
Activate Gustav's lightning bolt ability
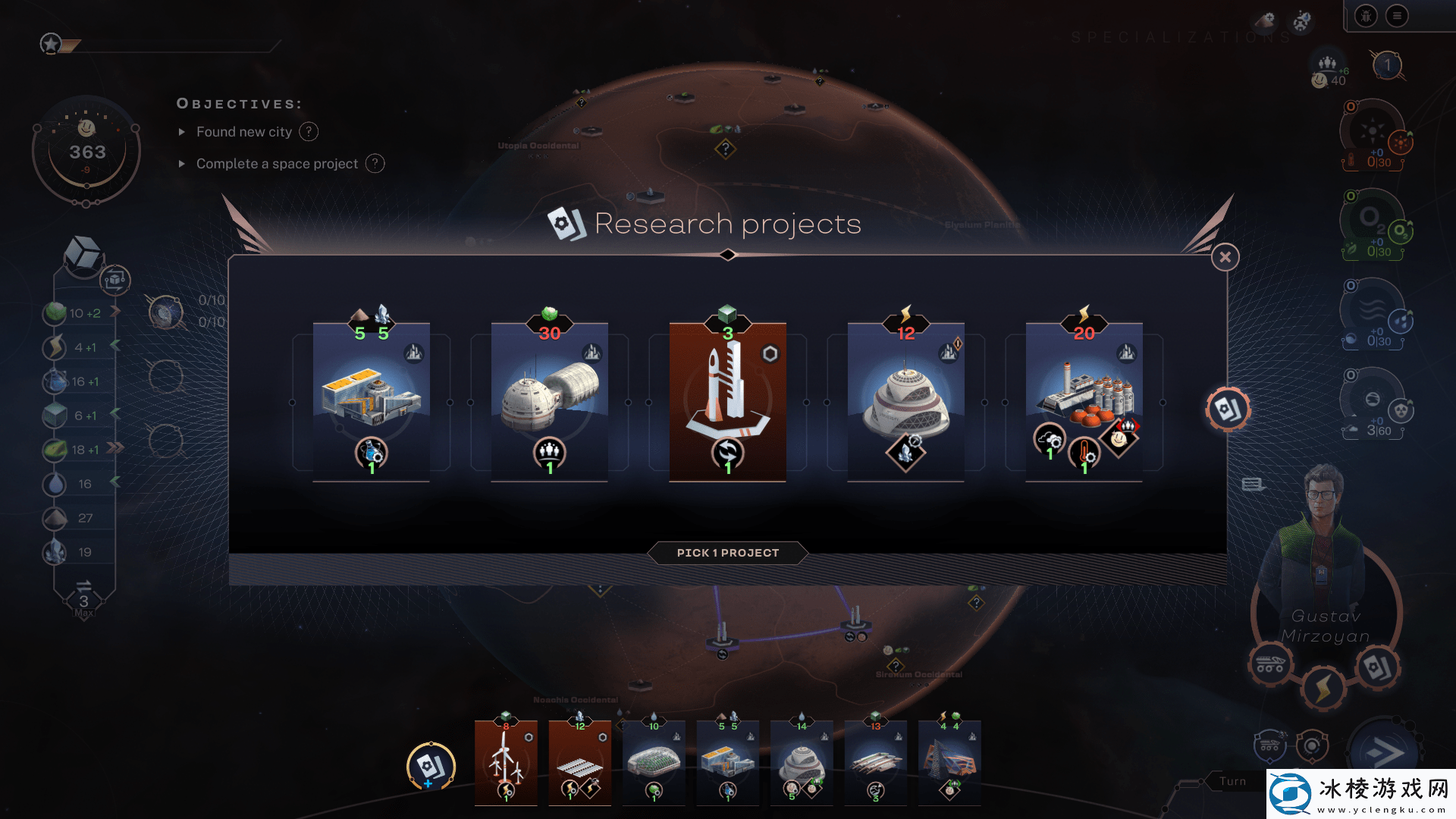click(1323, 689)
